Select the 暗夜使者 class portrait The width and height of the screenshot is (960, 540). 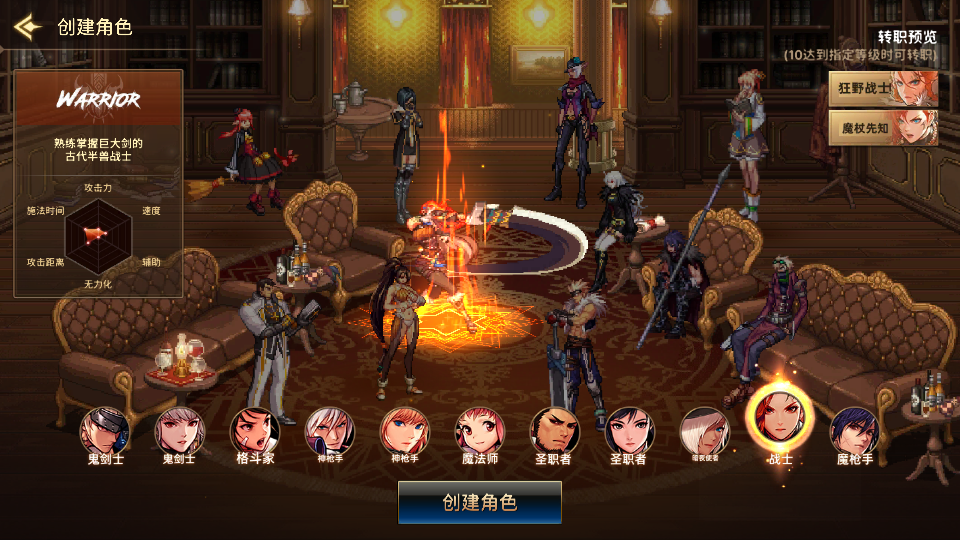click(704, 431)
